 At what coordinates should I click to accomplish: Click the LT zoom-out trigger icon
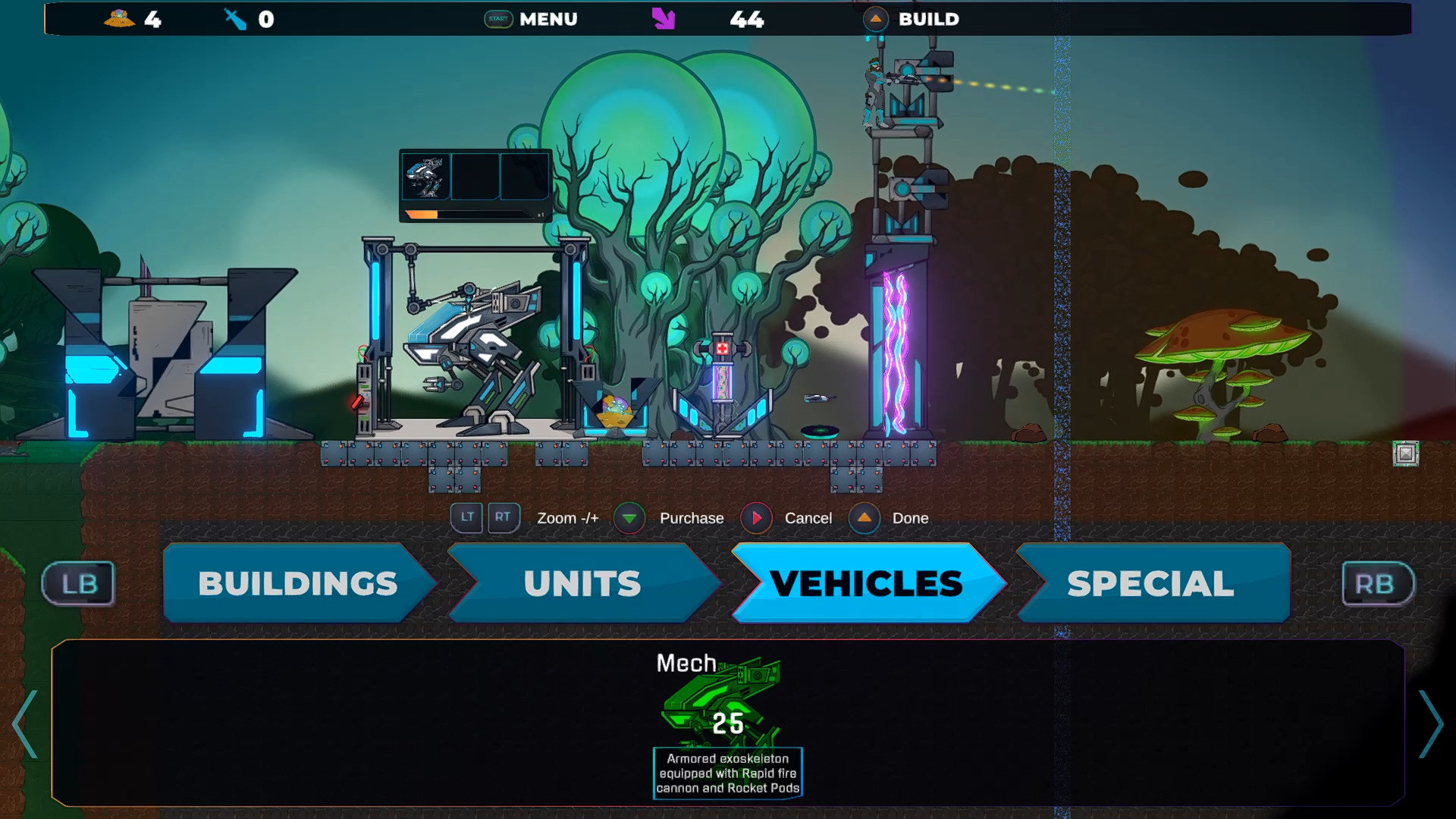coord(467,518)
